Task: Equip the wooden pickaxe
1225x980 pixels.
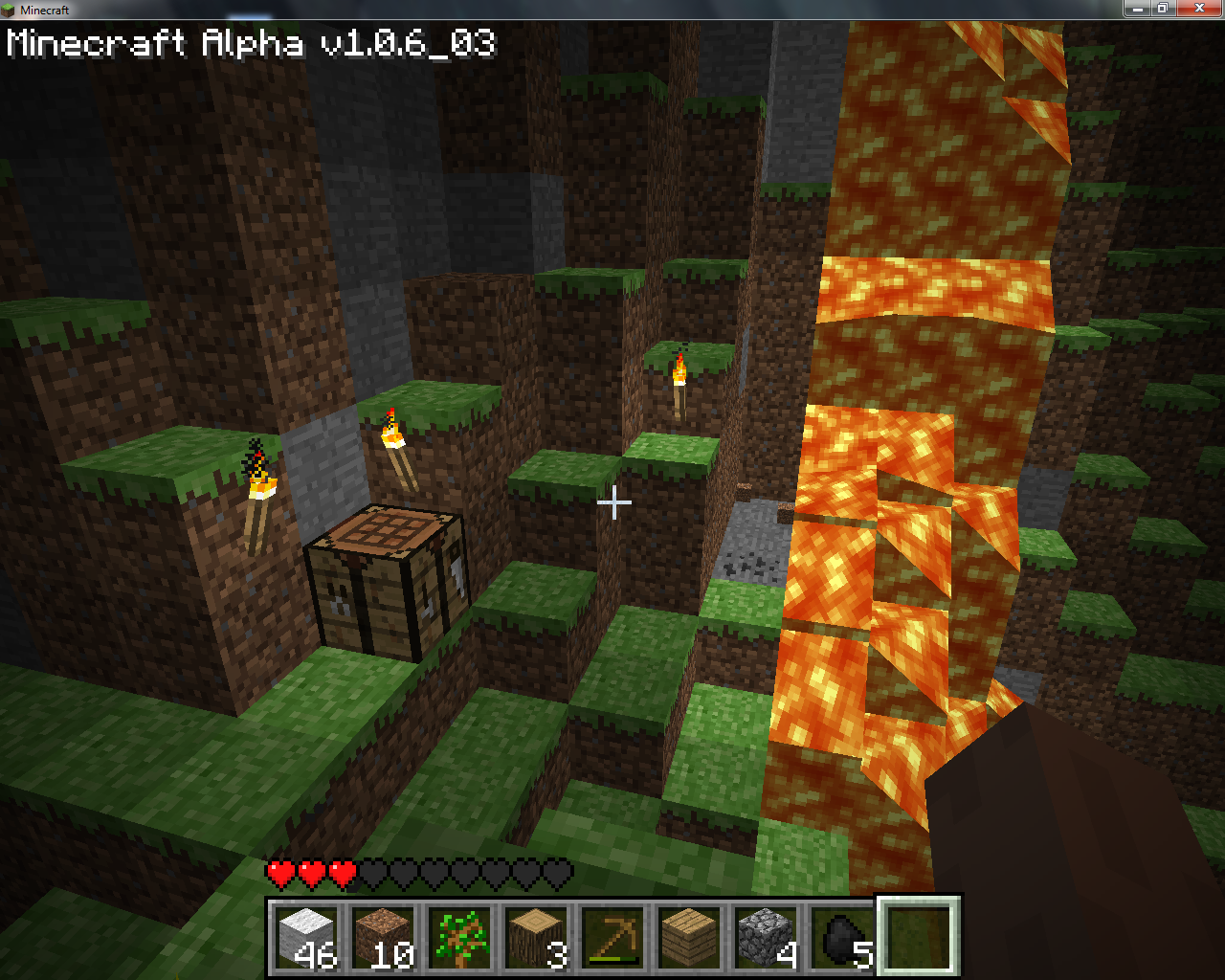Action: [612, 937]
